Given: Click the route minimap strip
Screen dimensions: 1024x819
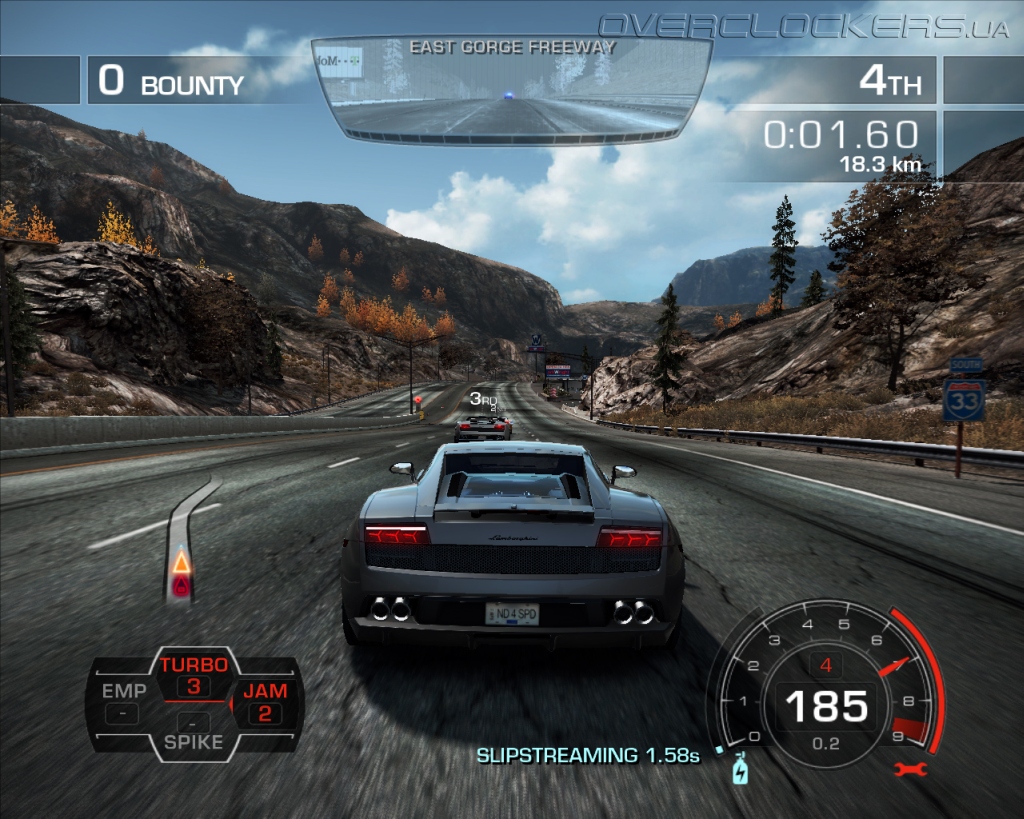Looking at the screenshot, I should click(x=187, y=540).
